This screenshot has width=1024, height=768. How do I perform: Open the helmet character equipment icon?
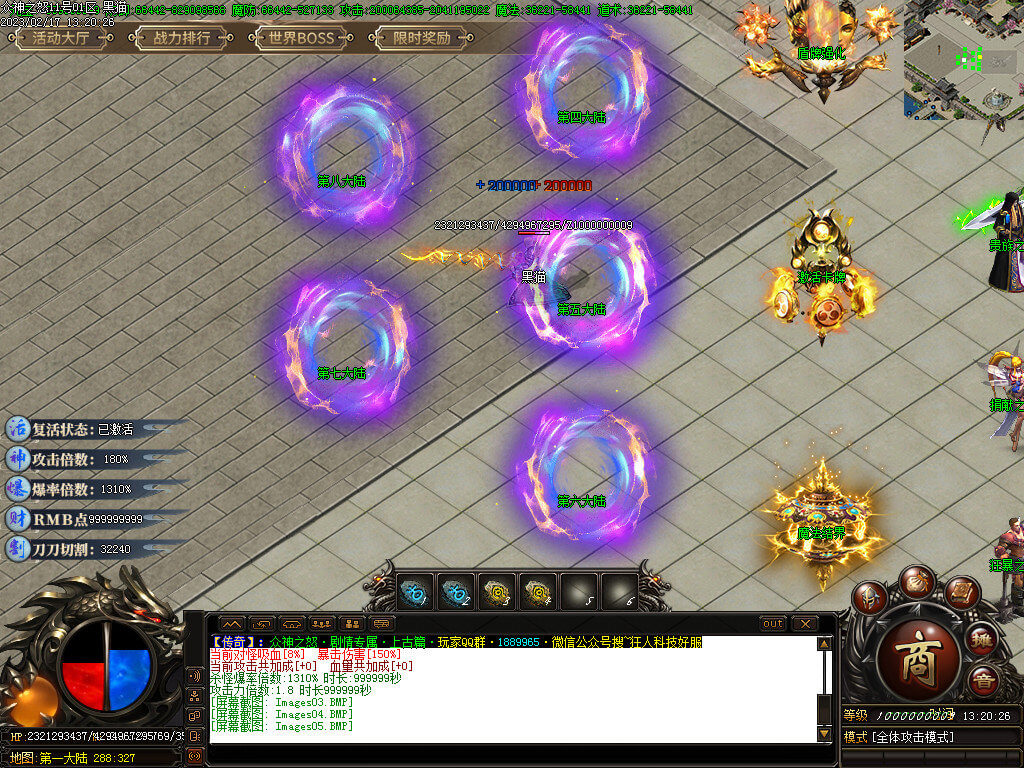[870, 597]
